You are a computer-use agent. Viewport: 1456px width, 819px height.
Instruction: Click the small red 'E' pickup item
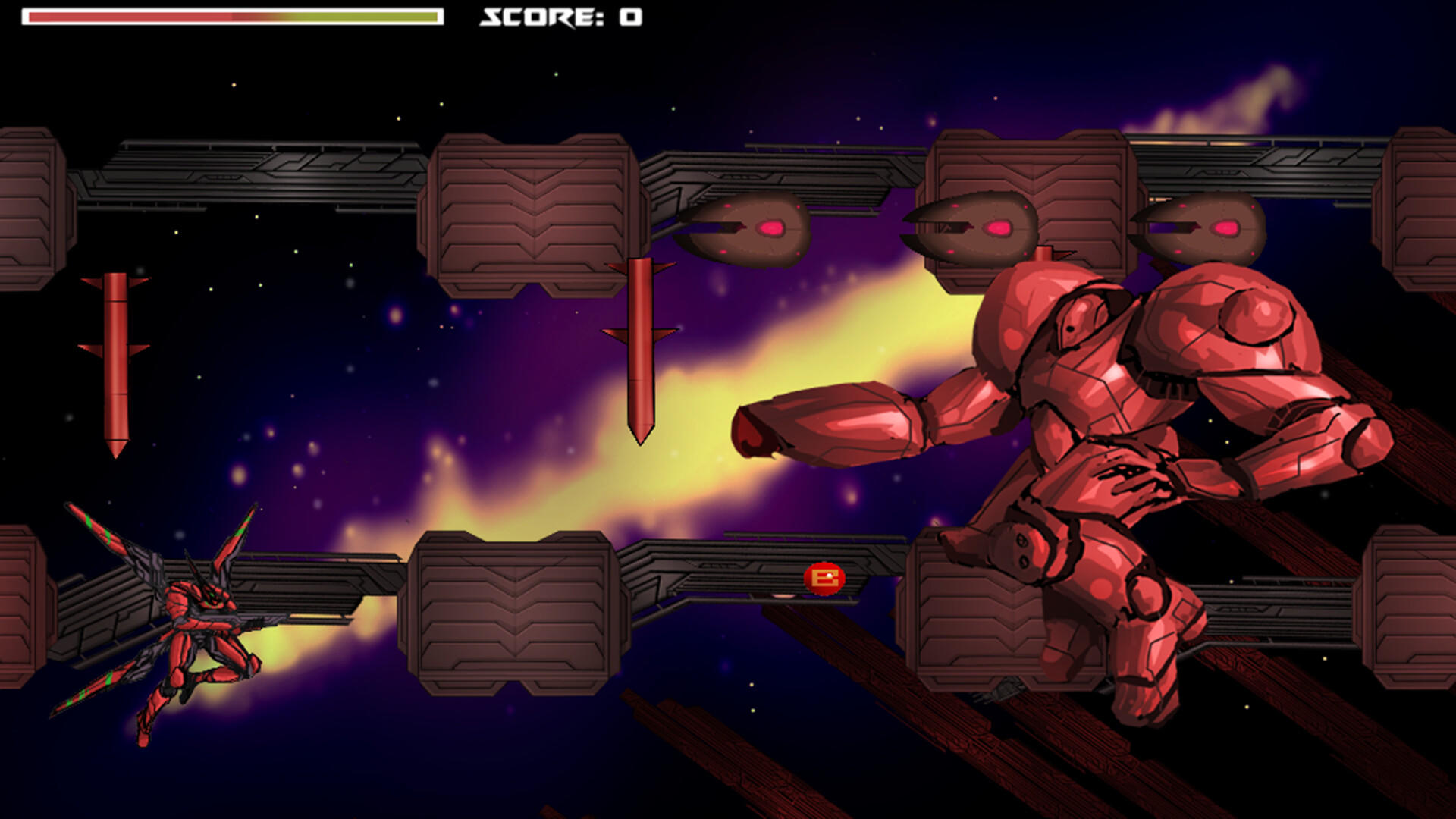click(824, 576)
